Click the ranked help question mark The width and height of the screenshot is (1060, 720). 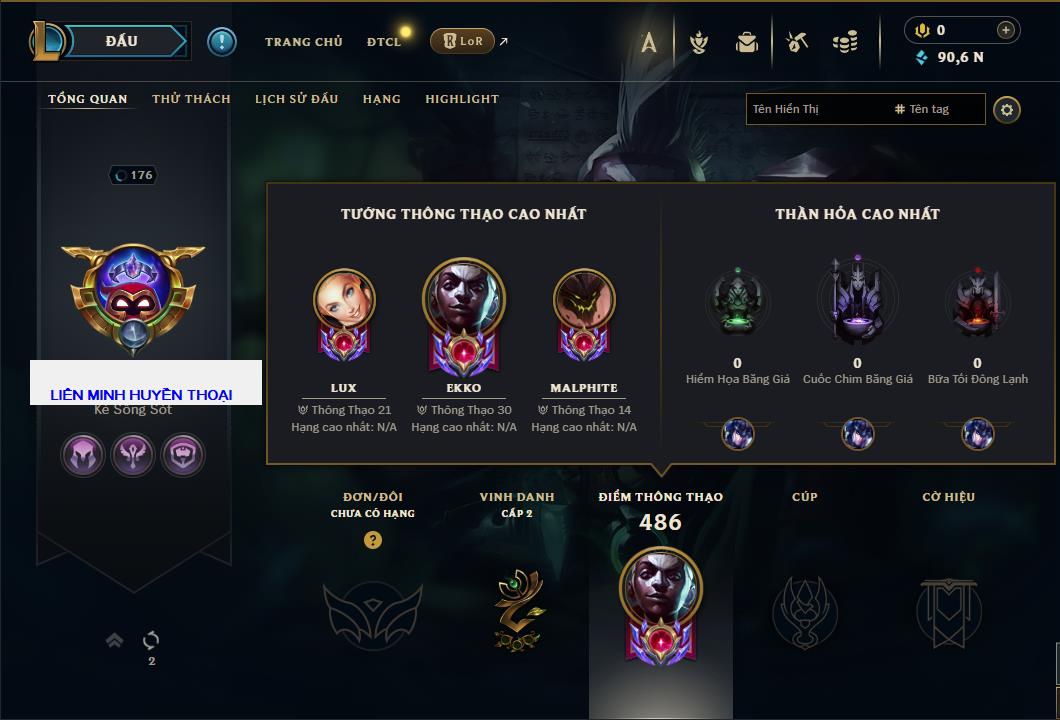[x=373, y=540]
